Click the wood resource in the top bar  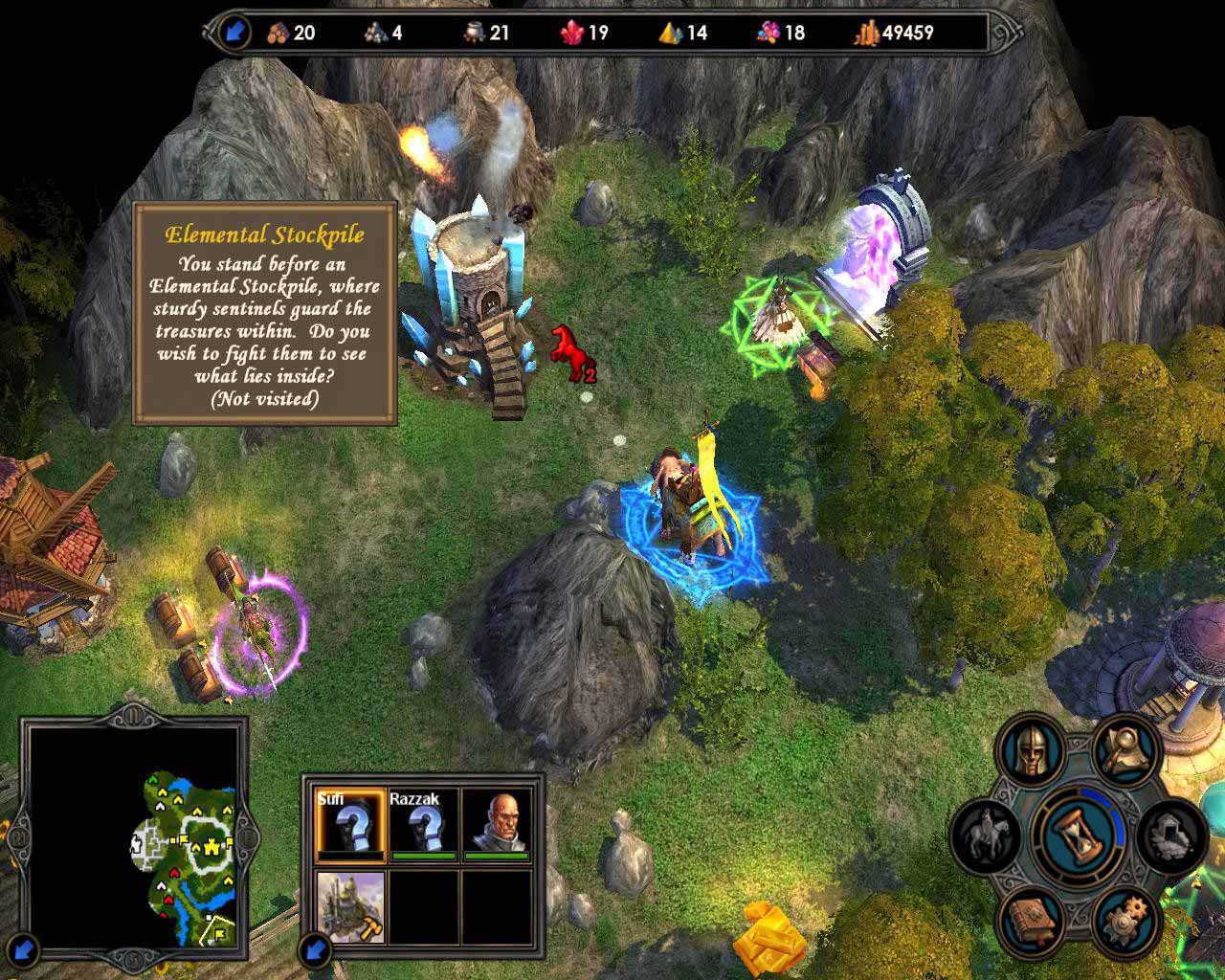coord(291,33)
